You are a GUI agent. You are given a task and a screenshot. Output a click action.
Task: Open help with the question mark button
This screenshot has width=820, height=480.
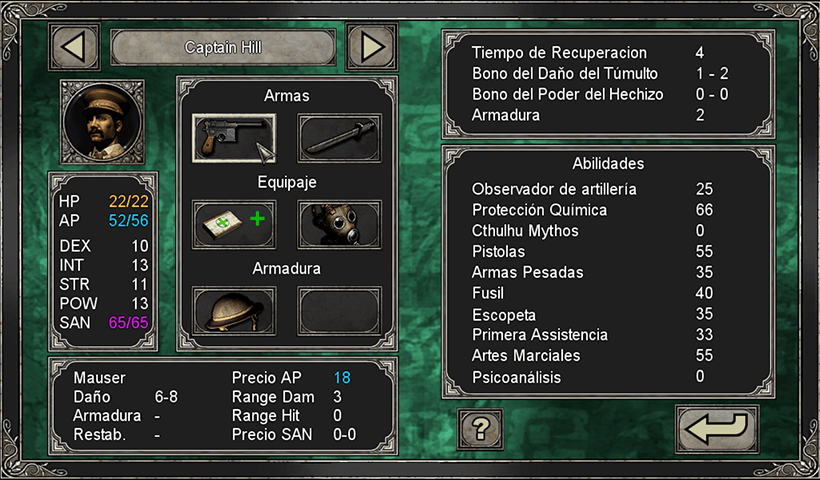[x=480, y=430]
